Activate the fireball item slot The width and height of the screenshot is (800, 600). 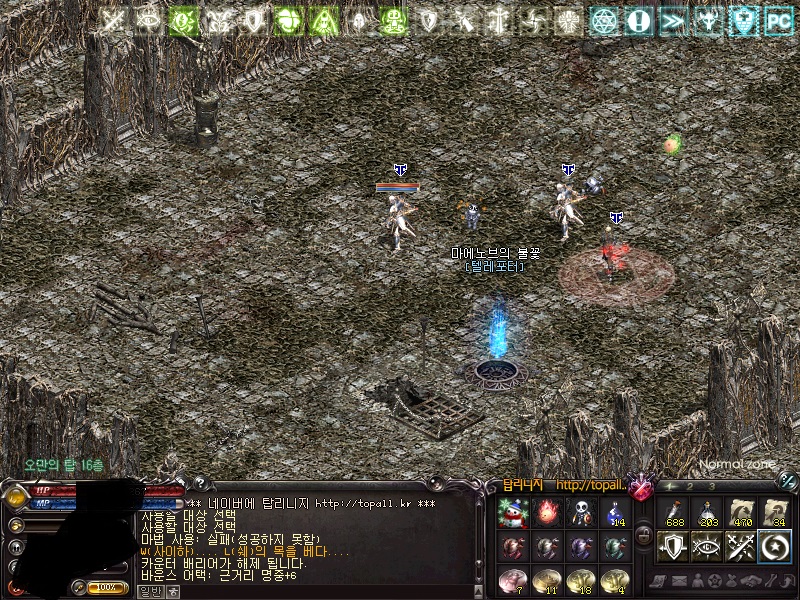click(547, 513)
